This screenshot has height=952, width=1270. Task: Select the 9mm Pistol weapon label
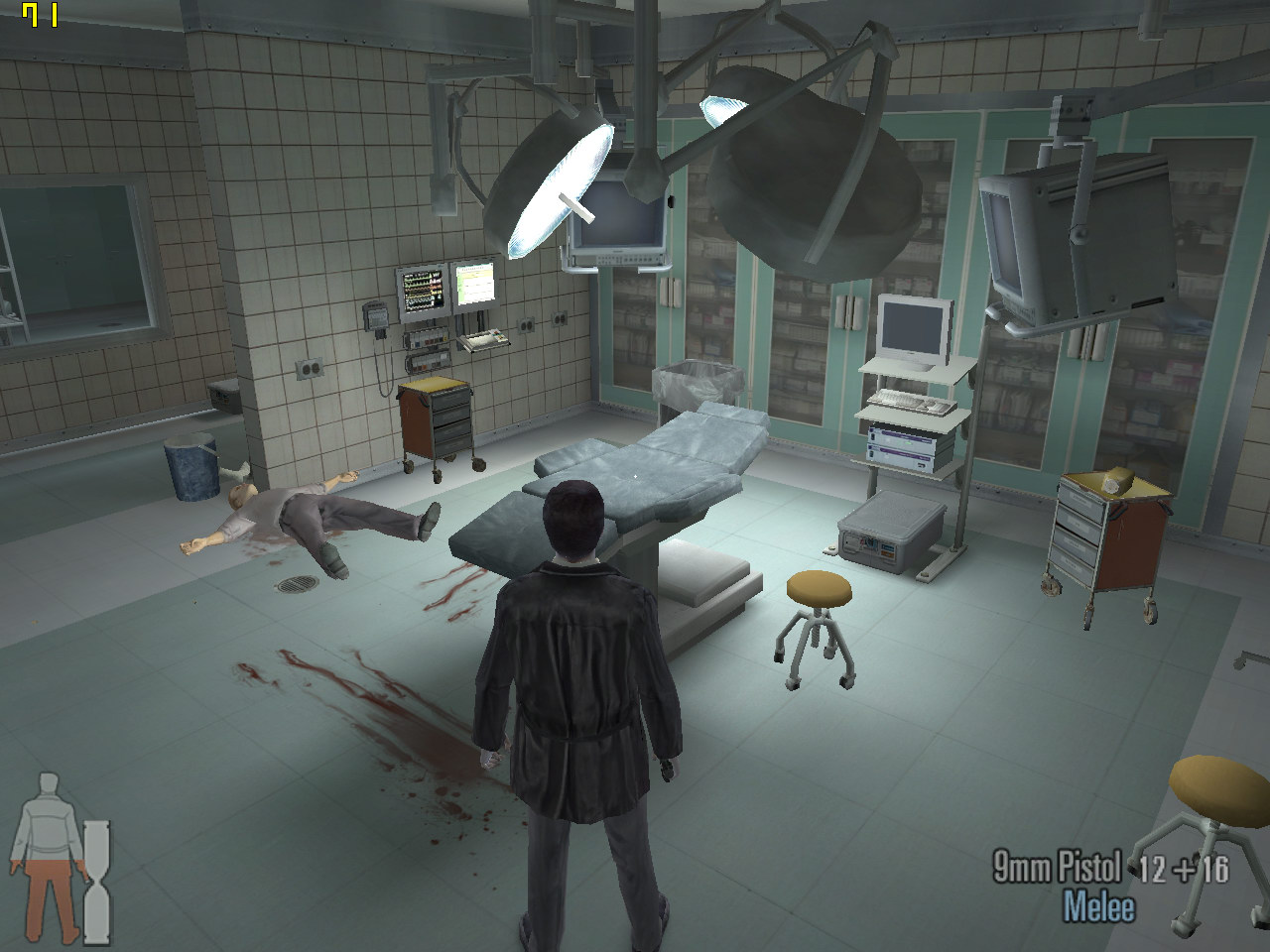(x=1057, y=867)
